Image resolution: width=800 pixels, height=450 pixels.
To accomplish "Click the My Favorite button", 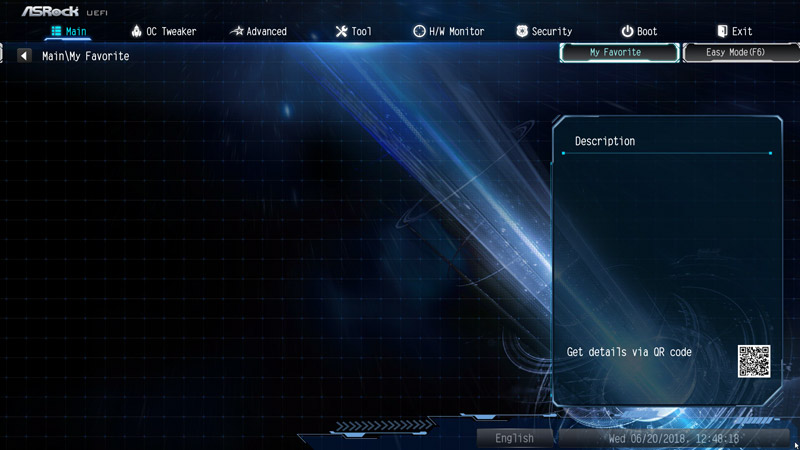I will [x=616, y=52].
